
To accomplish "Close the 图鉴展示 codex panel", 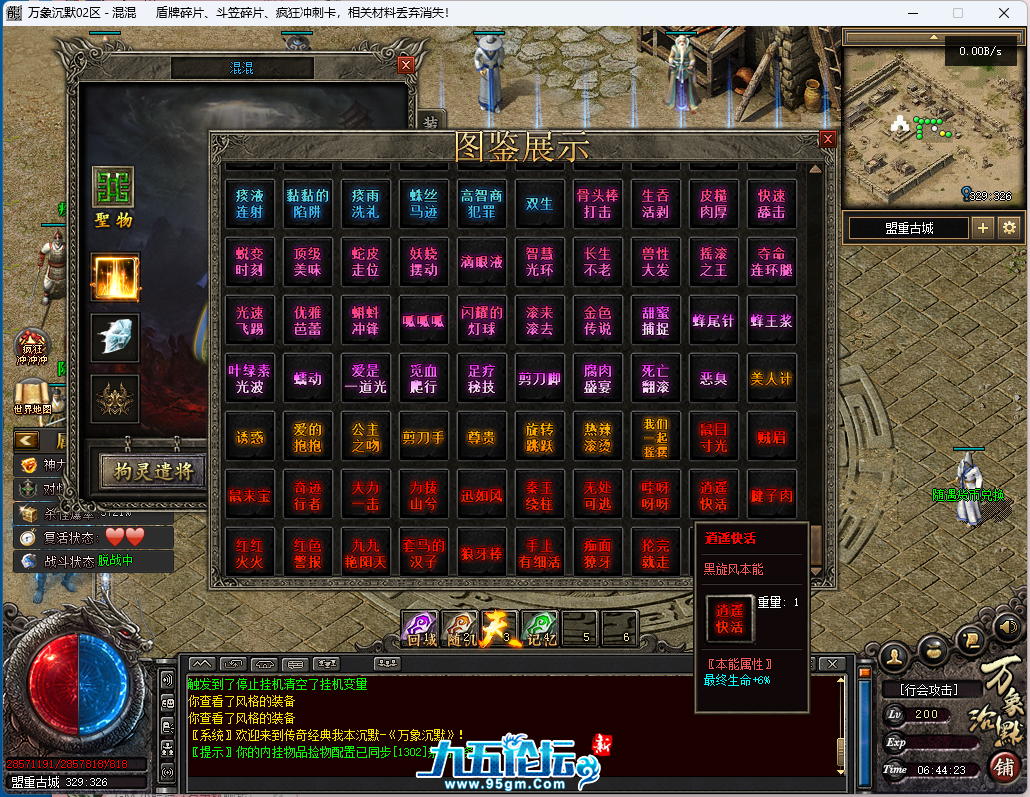I will [827, 140].
